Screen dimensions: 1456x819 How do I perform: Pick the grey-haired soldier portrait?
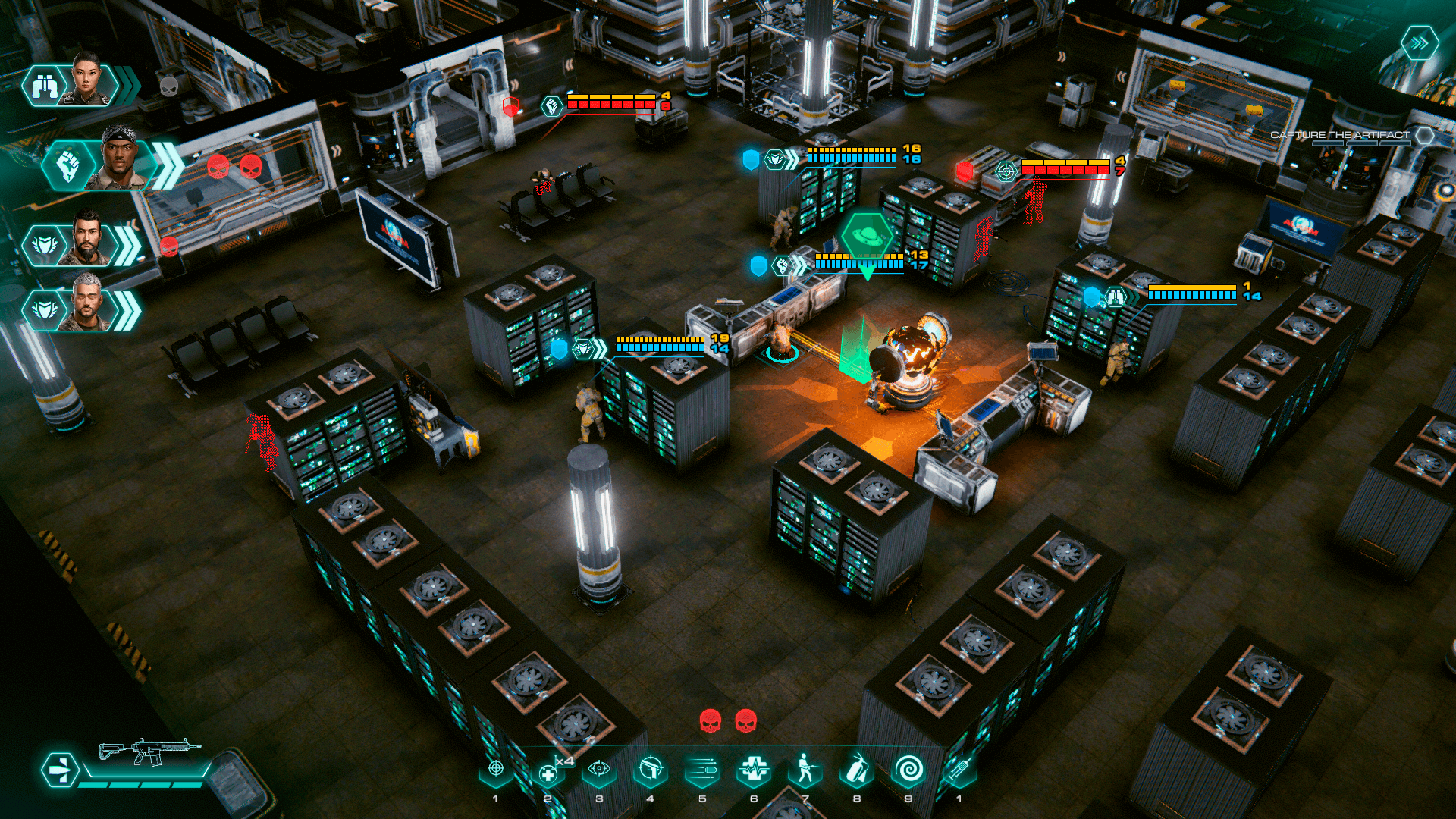[87, 304]
